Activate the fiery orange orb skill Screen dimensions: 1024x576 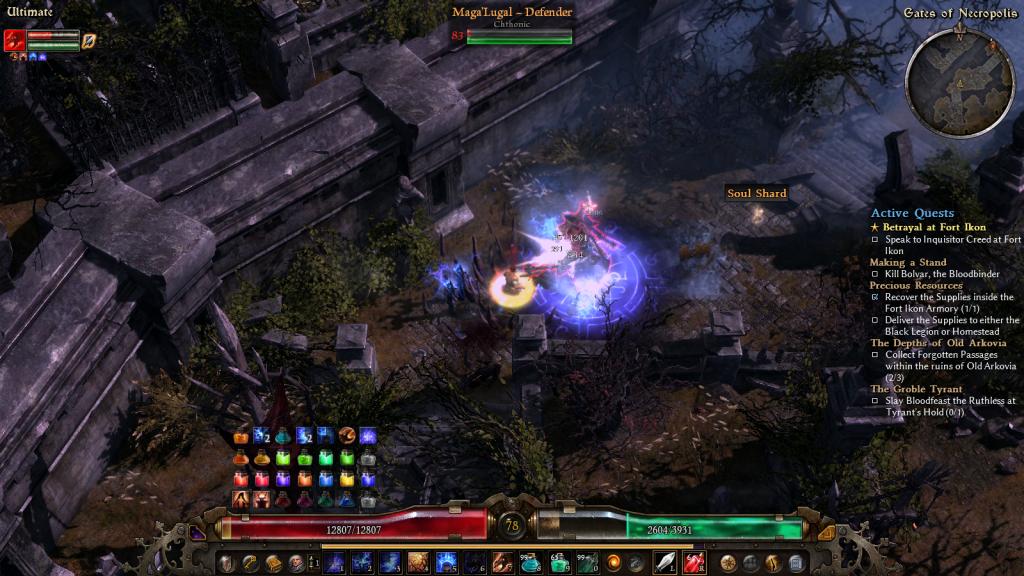[613, 562]
